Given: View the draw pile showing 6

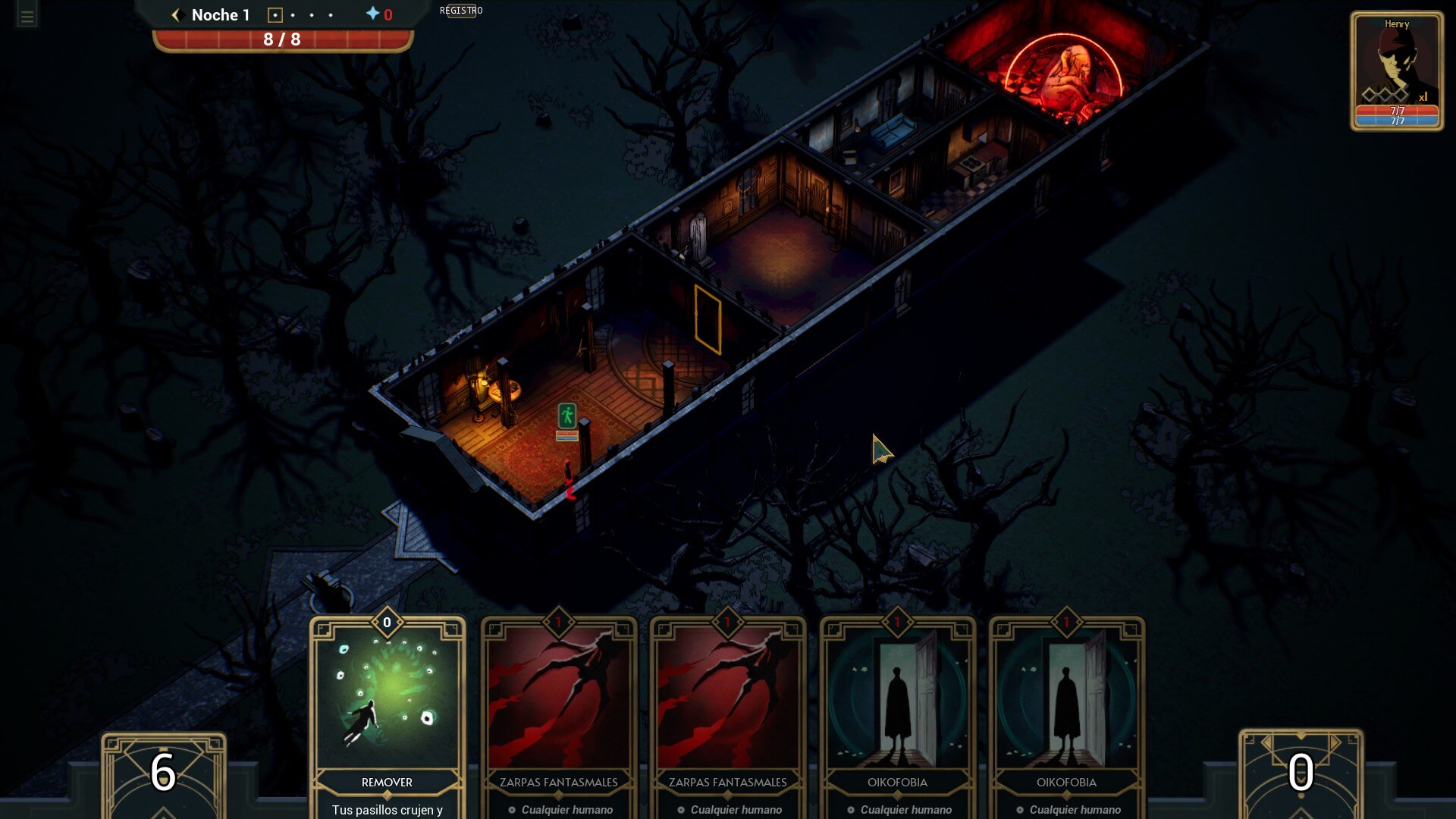Looking at the screenshot, I should (x=164, y=773).
